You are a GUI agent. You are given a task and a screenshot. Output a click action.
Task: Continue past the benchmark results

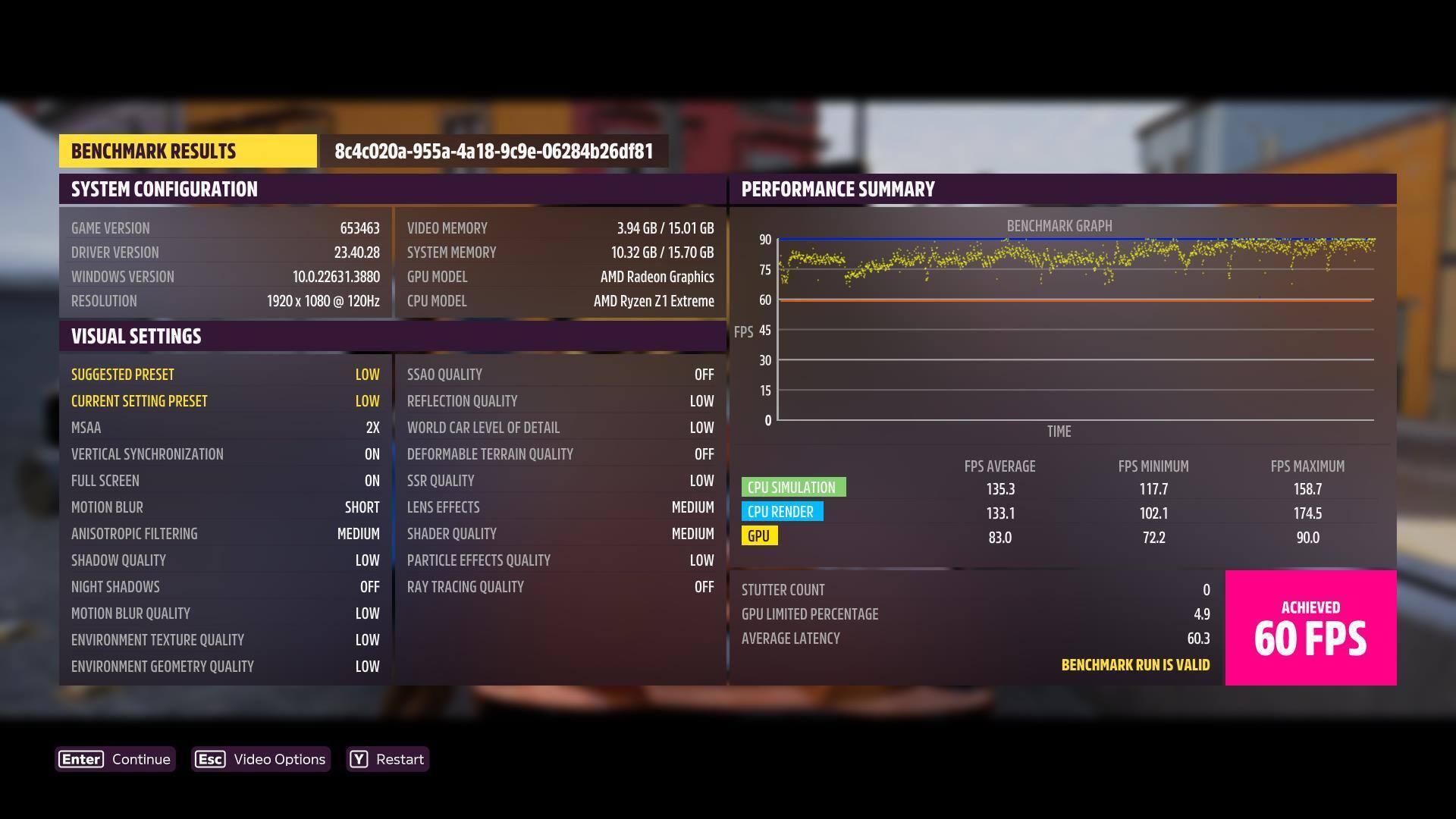click(x=115, y=759)
